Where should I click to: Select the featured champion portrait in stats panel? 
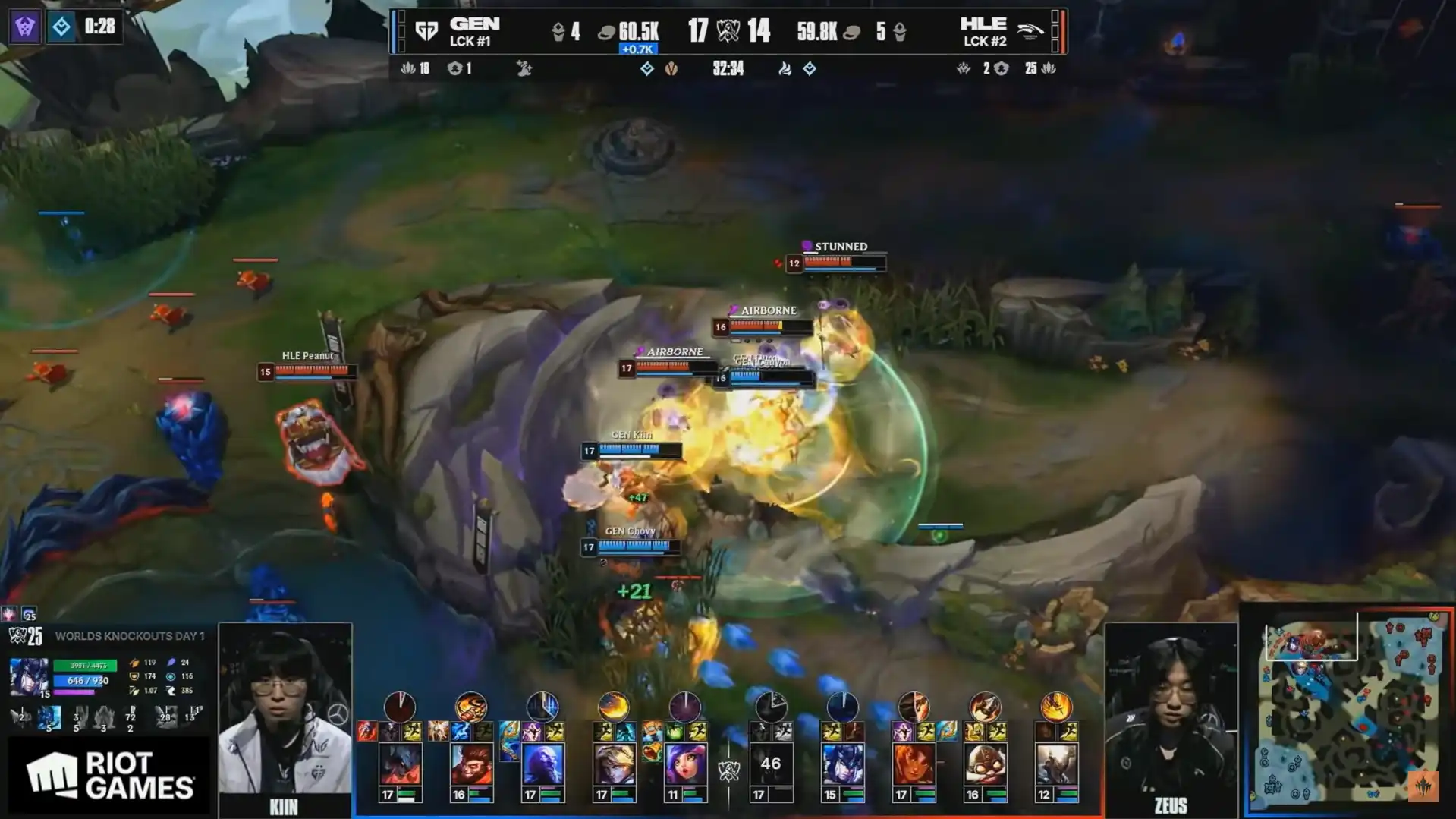(x=29, y=677)
